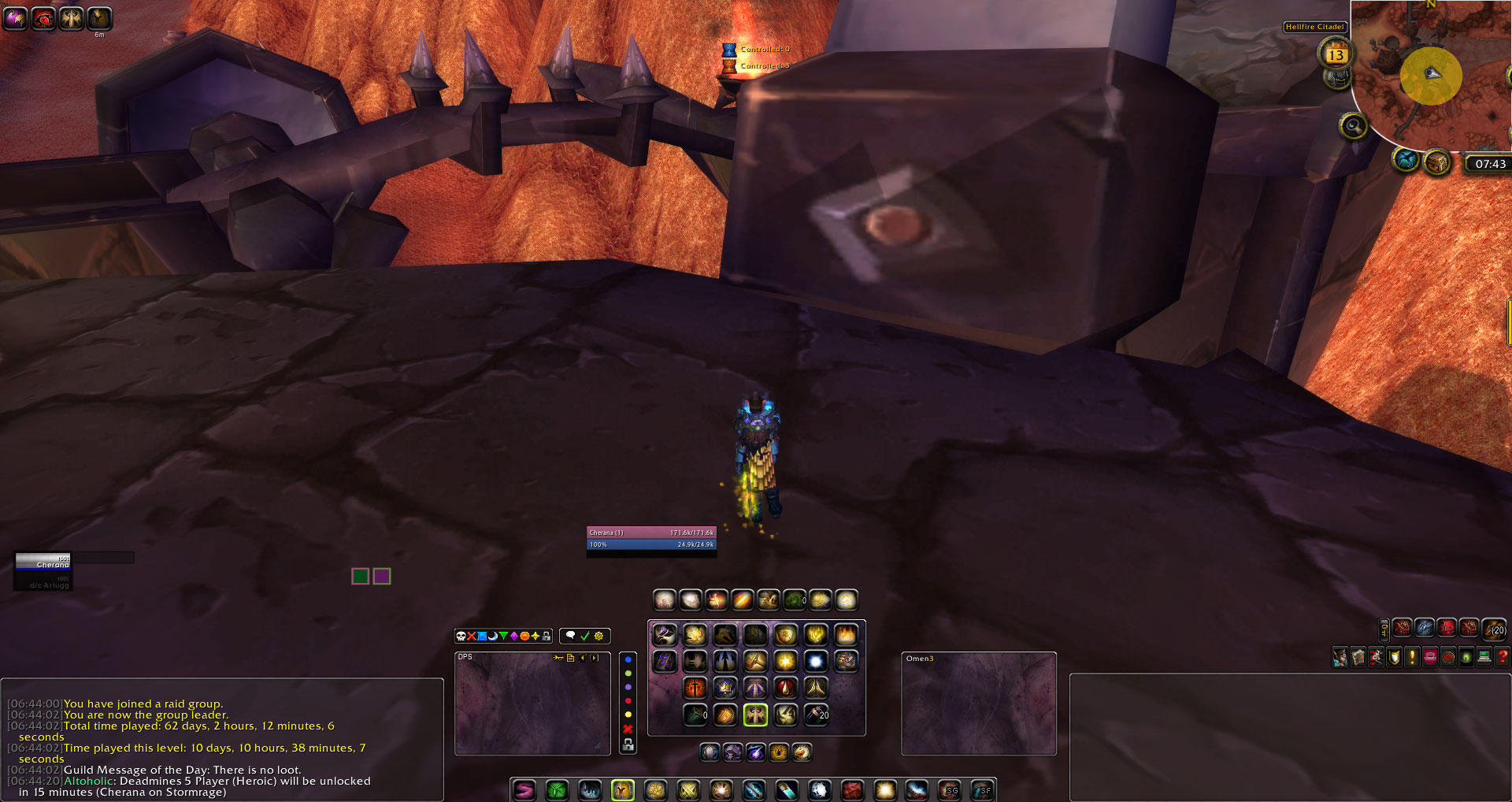Open the quest log exclamation button
Viewport: 1512px width, 802px height.
point(1412,657)
